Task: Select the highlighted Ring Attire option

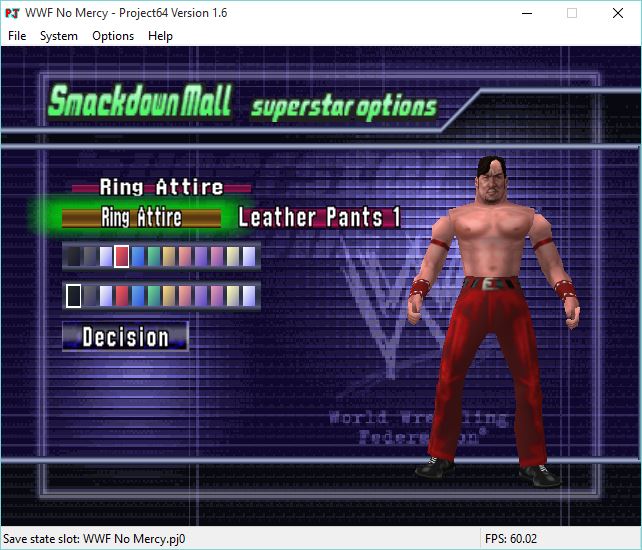Action: pos(141,217)
